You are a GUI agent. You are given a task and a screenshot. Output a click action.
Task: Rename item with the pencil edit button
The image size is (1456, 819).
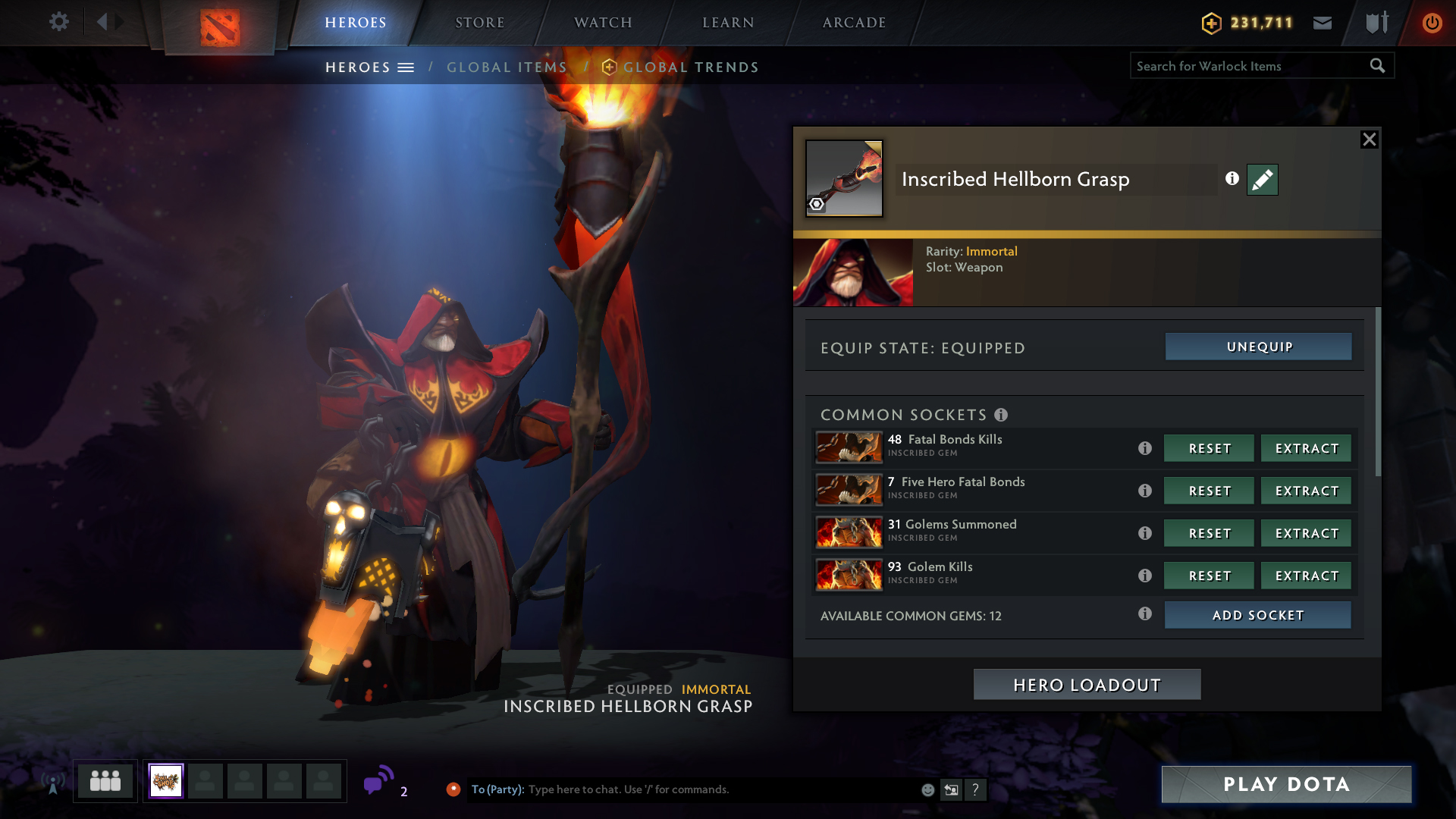[x=1262, y=180]
